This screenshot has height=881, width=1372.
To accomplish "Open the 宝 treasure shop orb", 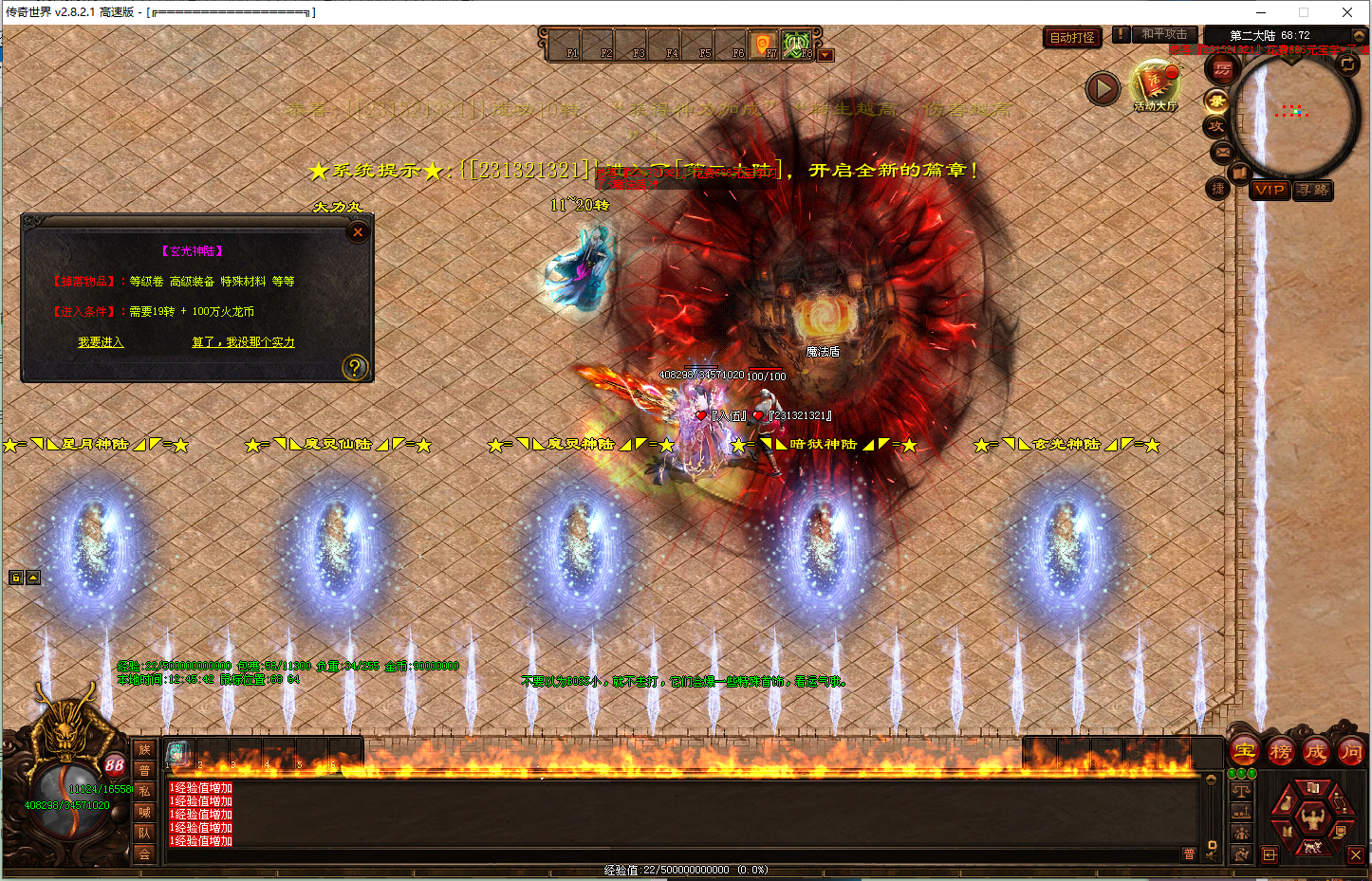I will 1245,752.
